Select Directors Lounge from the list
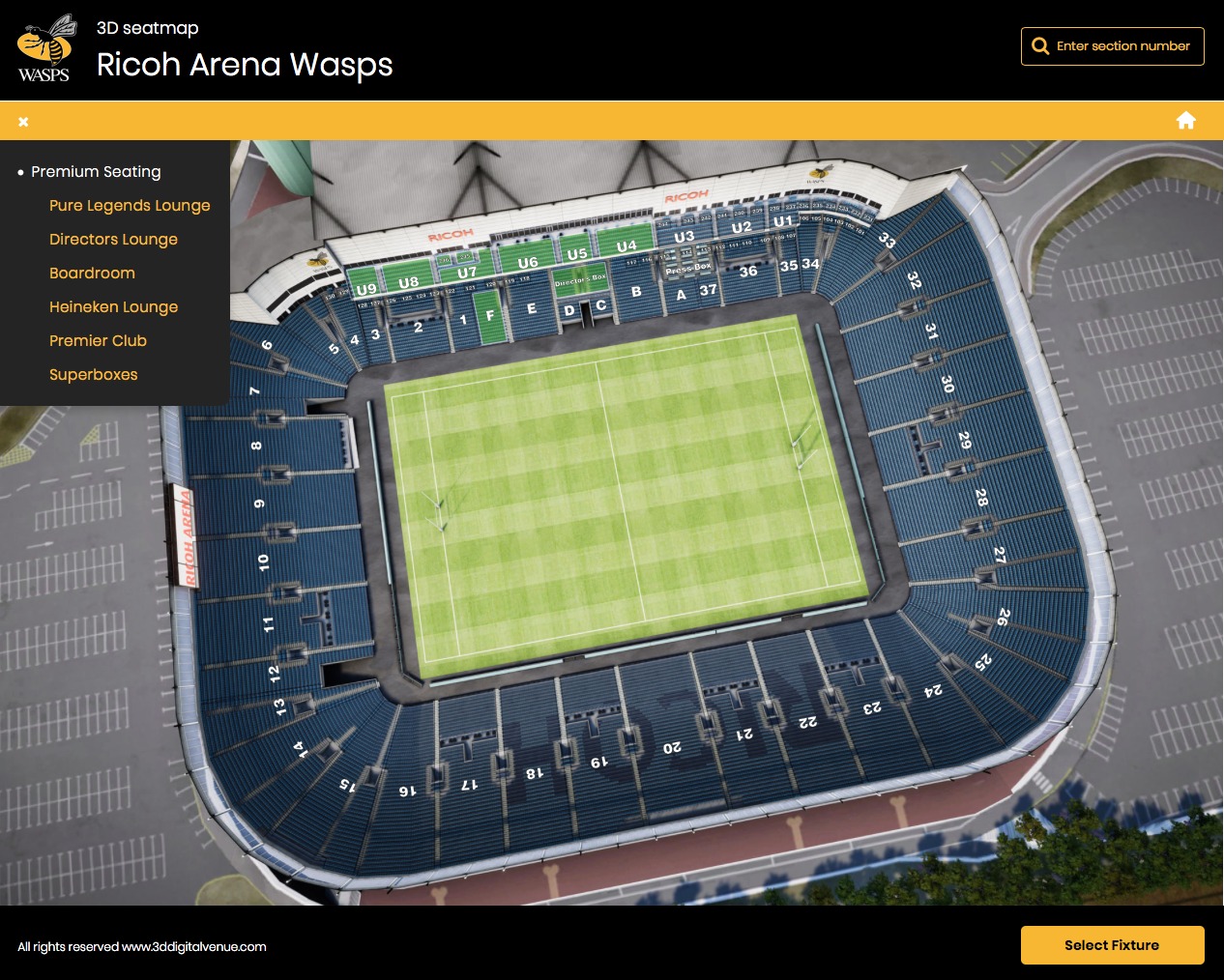Screen dimensions: 1224x980 click(113, 239)
